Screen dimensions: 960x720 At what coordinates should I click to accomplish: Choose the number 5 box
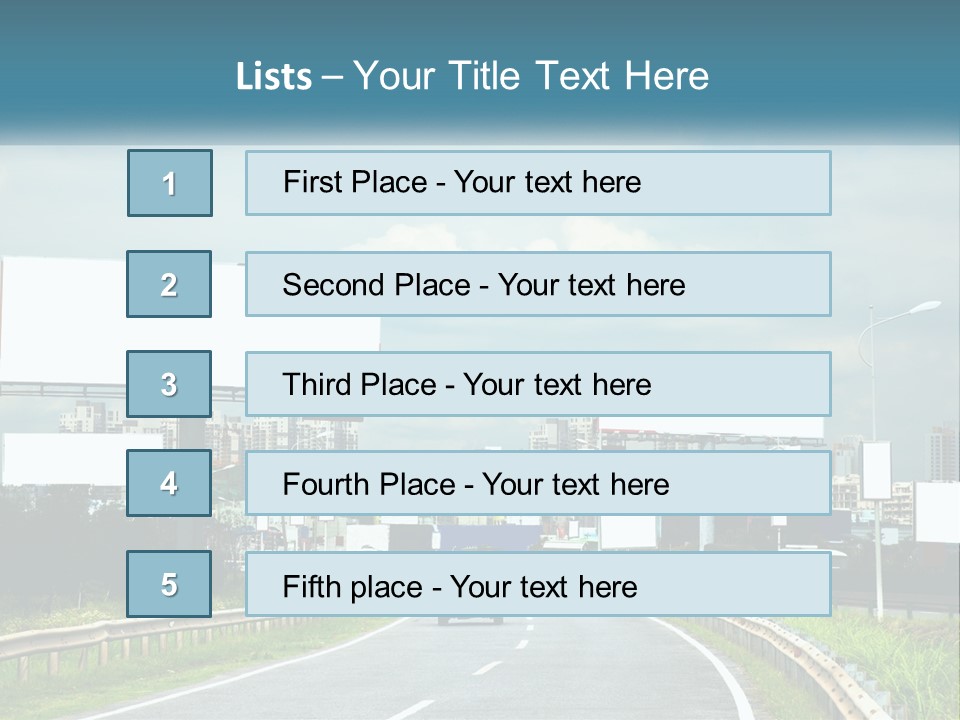tap(170, 584)
